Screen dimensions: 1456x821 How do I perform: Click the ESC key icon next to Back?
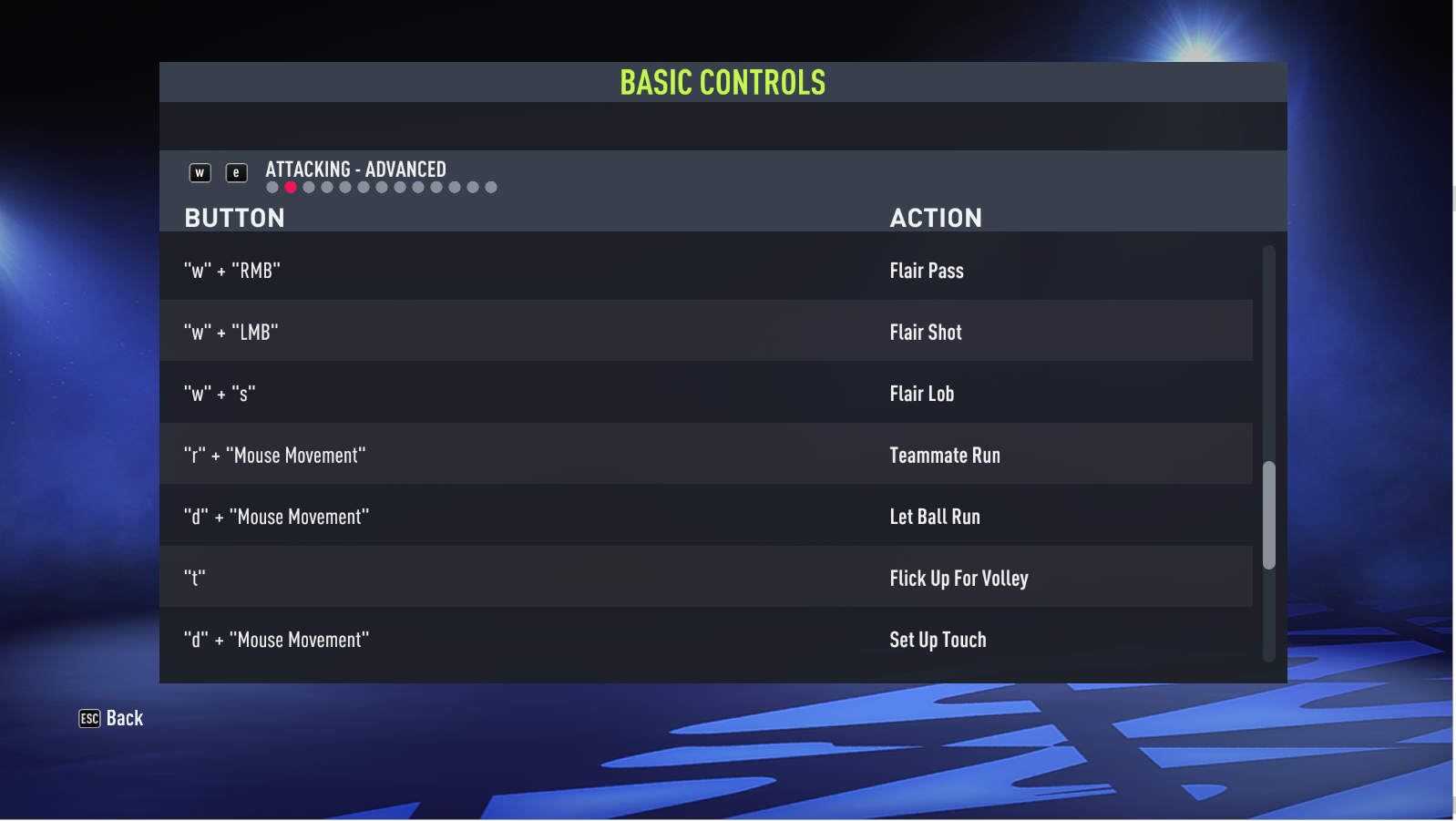[x=88, y=719]
